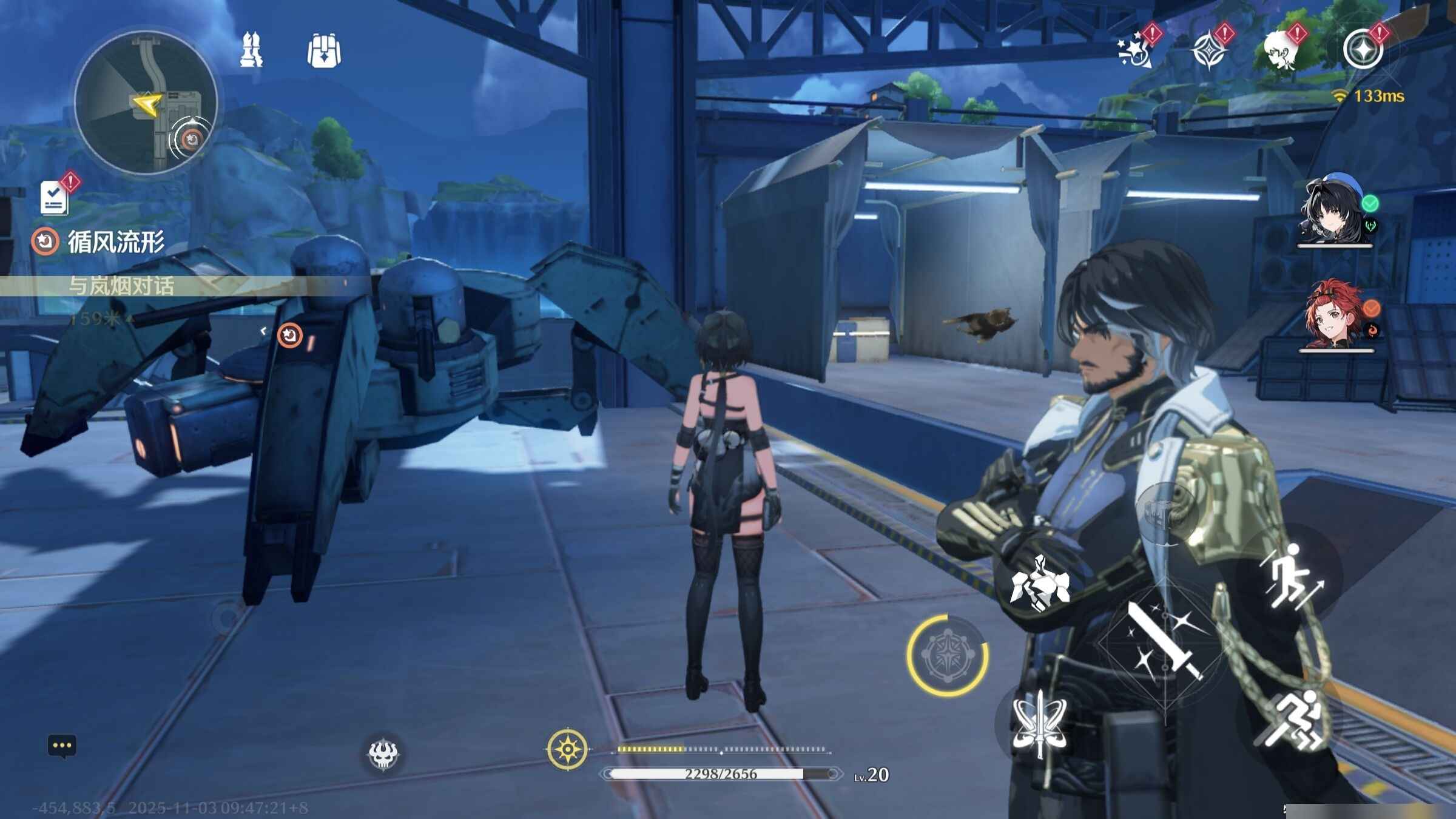Perform a basic attack with the sword button
Image resolution: width=1456 pixels, height=819 pixels.
[x=1165, y=642]
